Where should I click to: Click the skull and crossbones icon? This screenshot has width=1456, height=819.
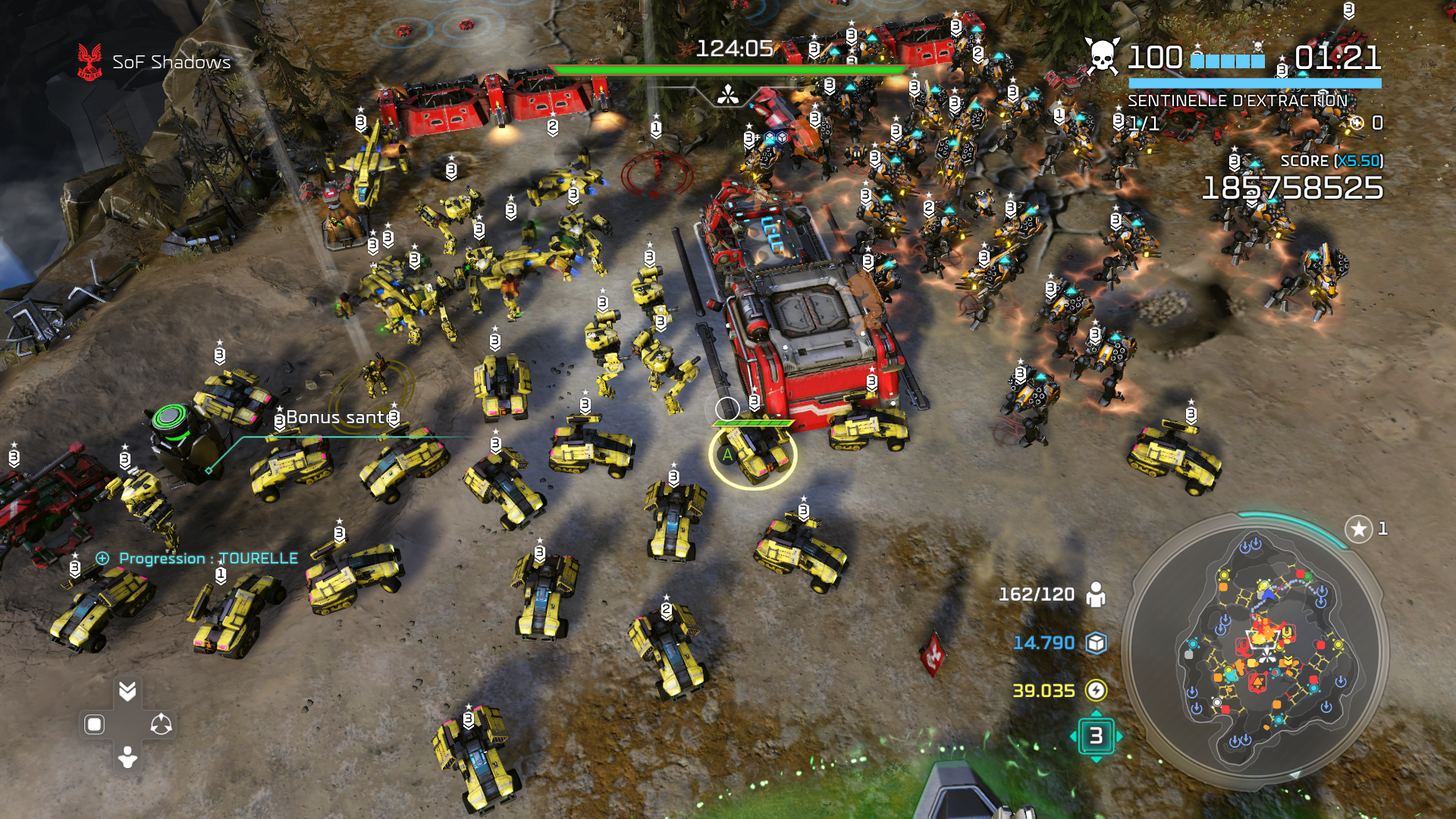pyautogui.click(x=1102, y=57)
